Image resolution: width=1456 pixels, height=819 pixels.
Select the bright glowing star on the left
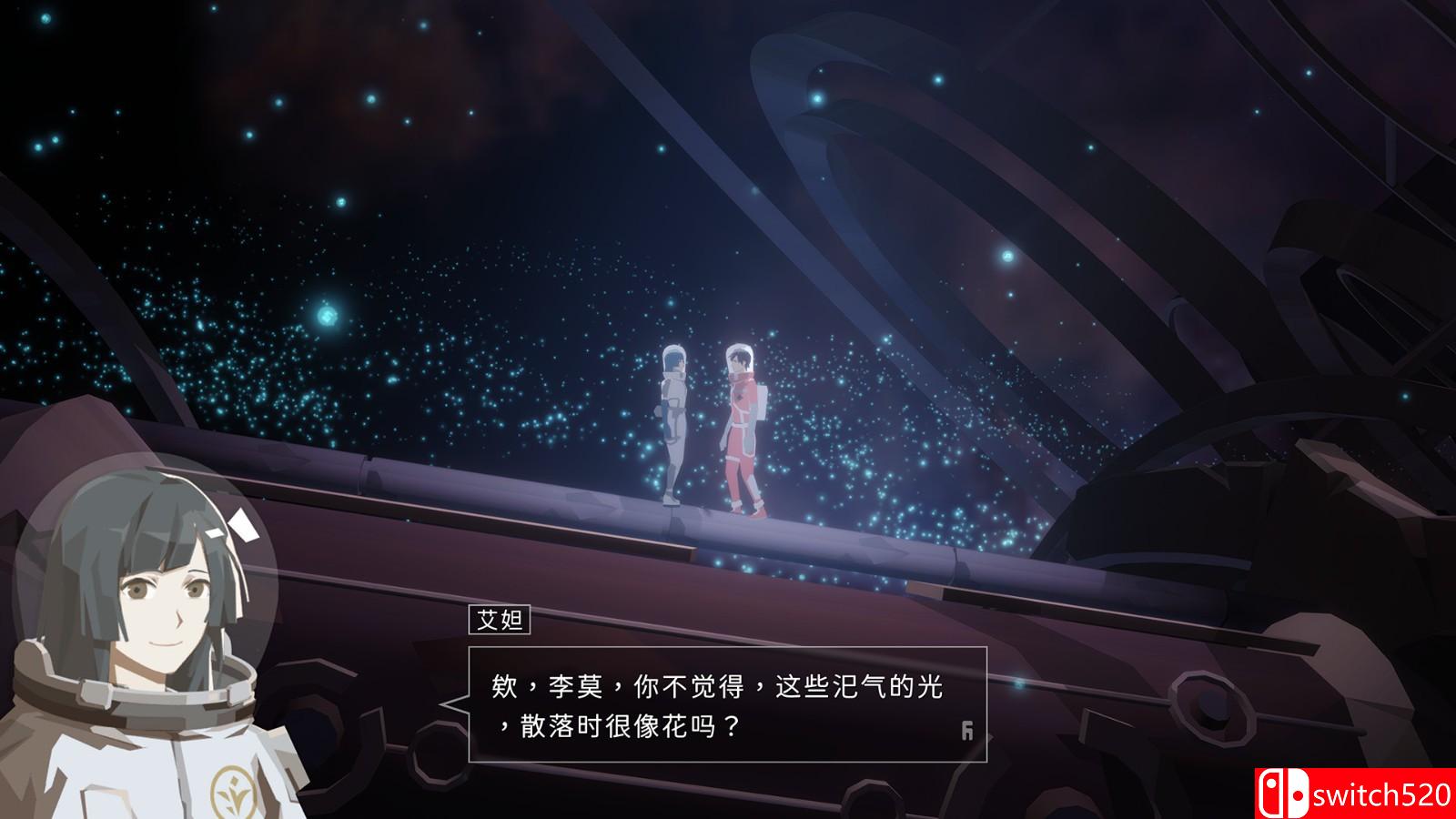[x=325, y=316]
